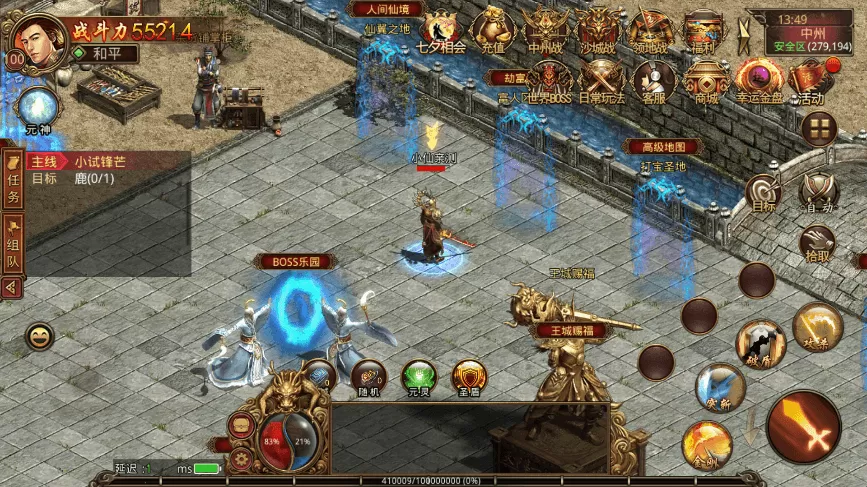
Task: Open the 领地战 territory war icon
Action: 650,30
